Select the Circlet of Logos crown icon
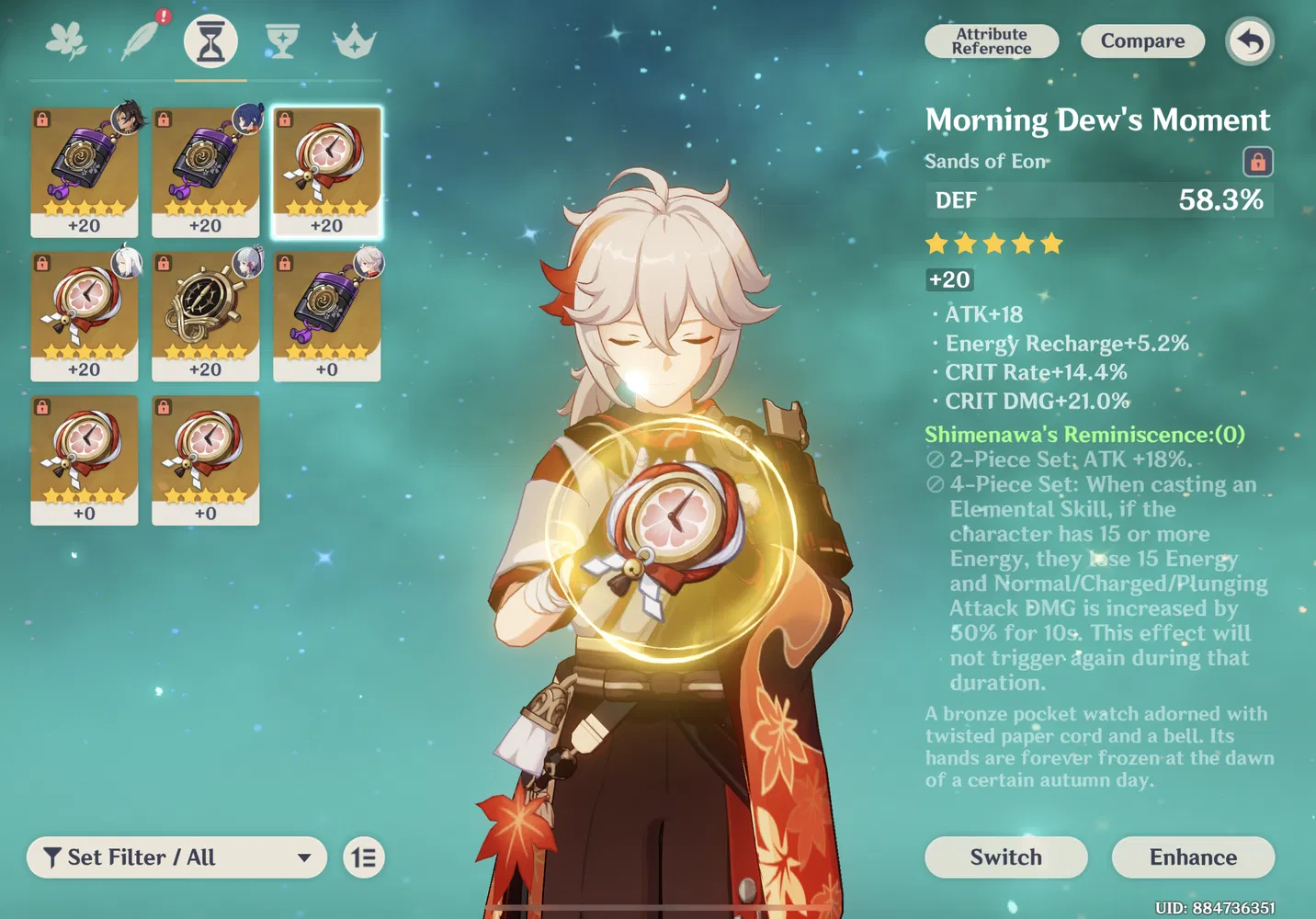This screenshot has height=919, width=1316. pos(353,40)
